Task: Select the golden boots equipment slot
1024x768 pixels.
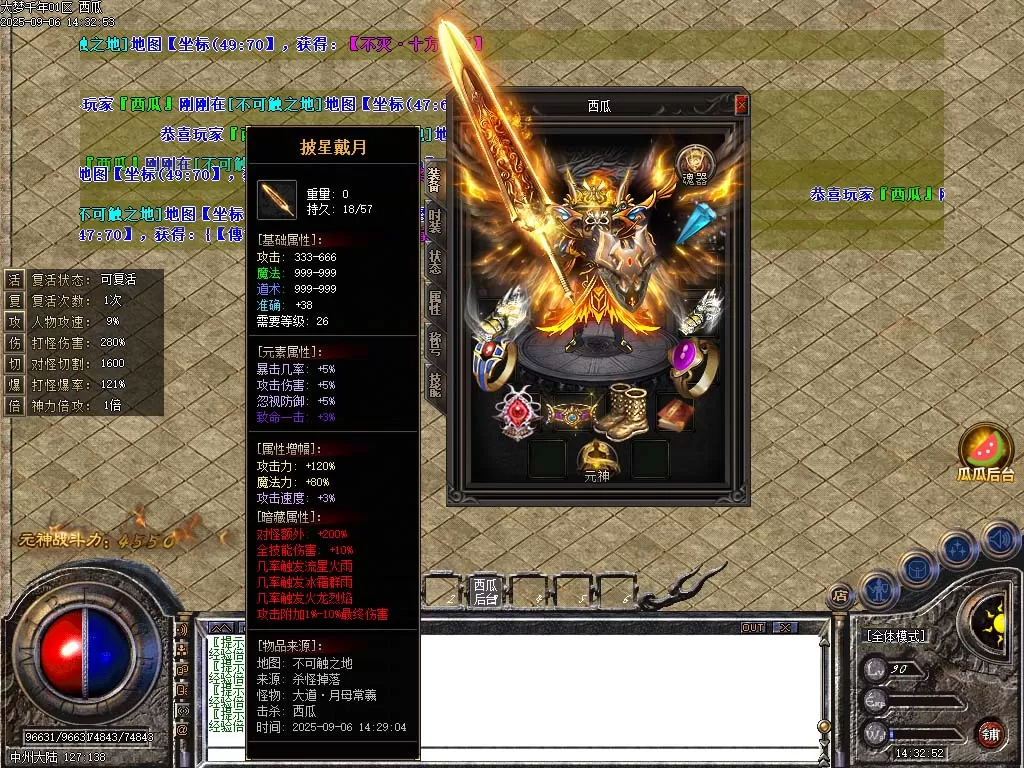Action: point(627,411)
